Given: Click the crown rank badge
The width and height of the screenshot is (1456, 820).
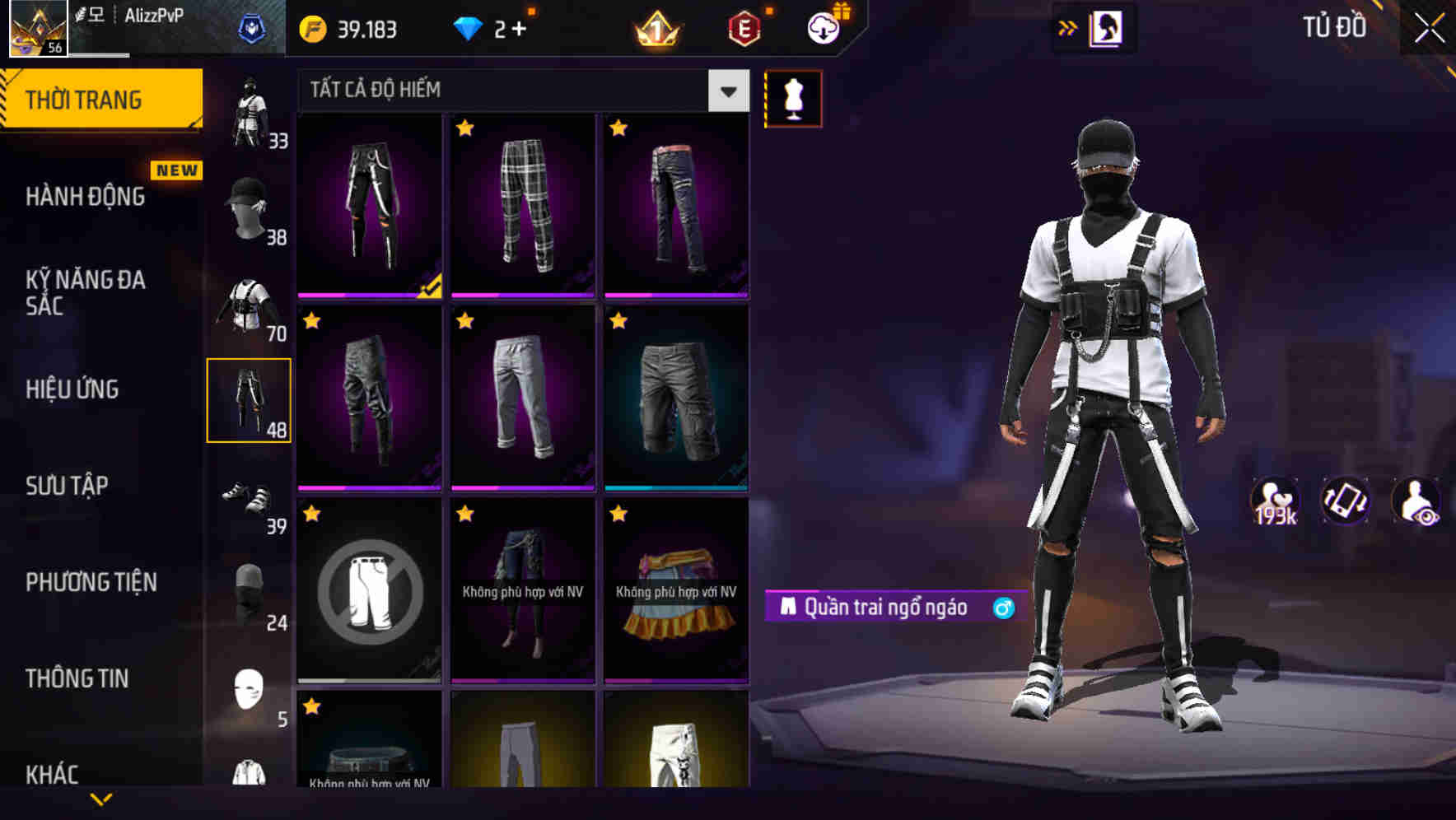Looking at the screenshot, I should [655, 27].
